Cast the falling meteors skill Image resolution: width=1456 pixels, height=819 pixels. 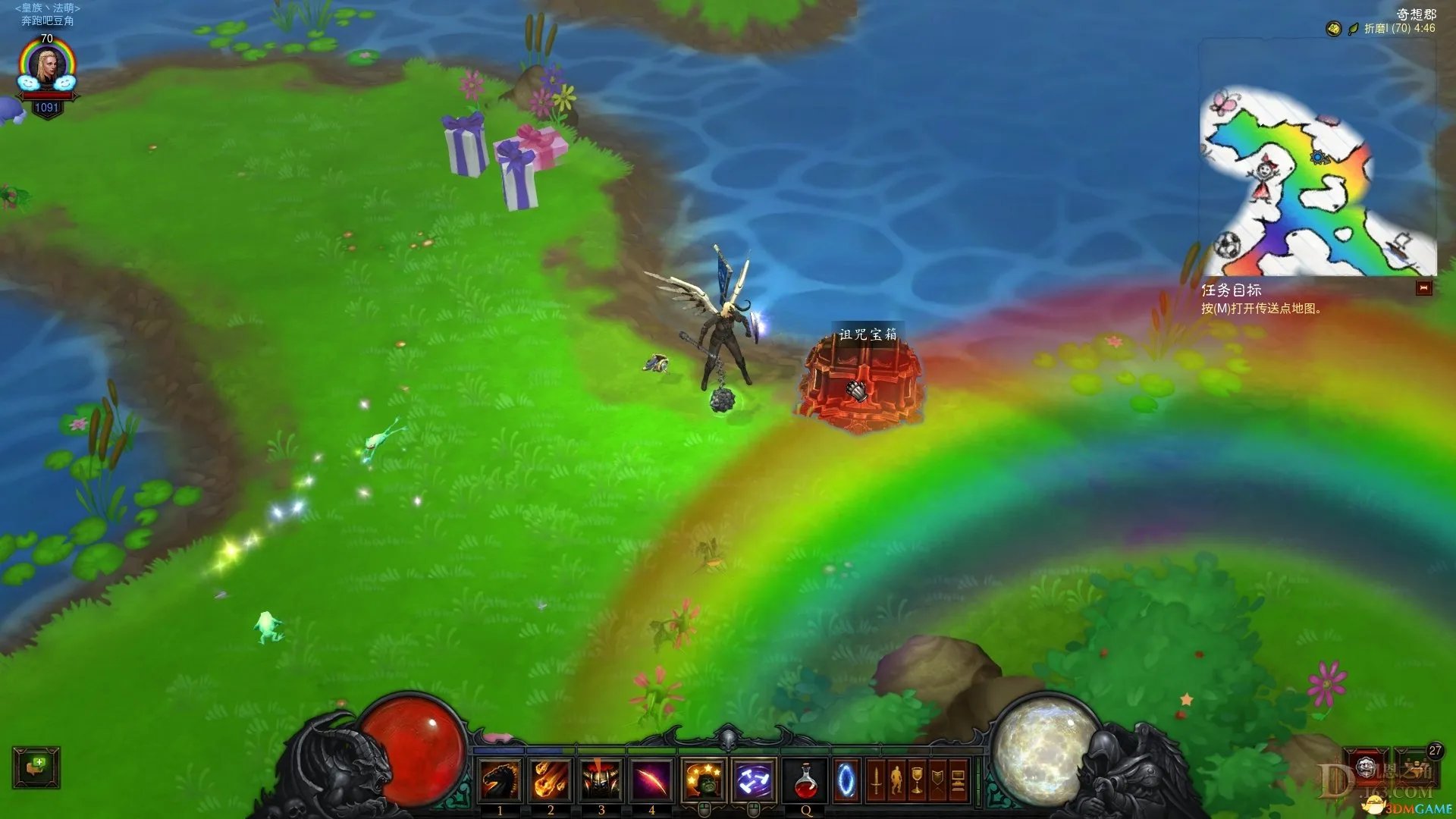551,780
